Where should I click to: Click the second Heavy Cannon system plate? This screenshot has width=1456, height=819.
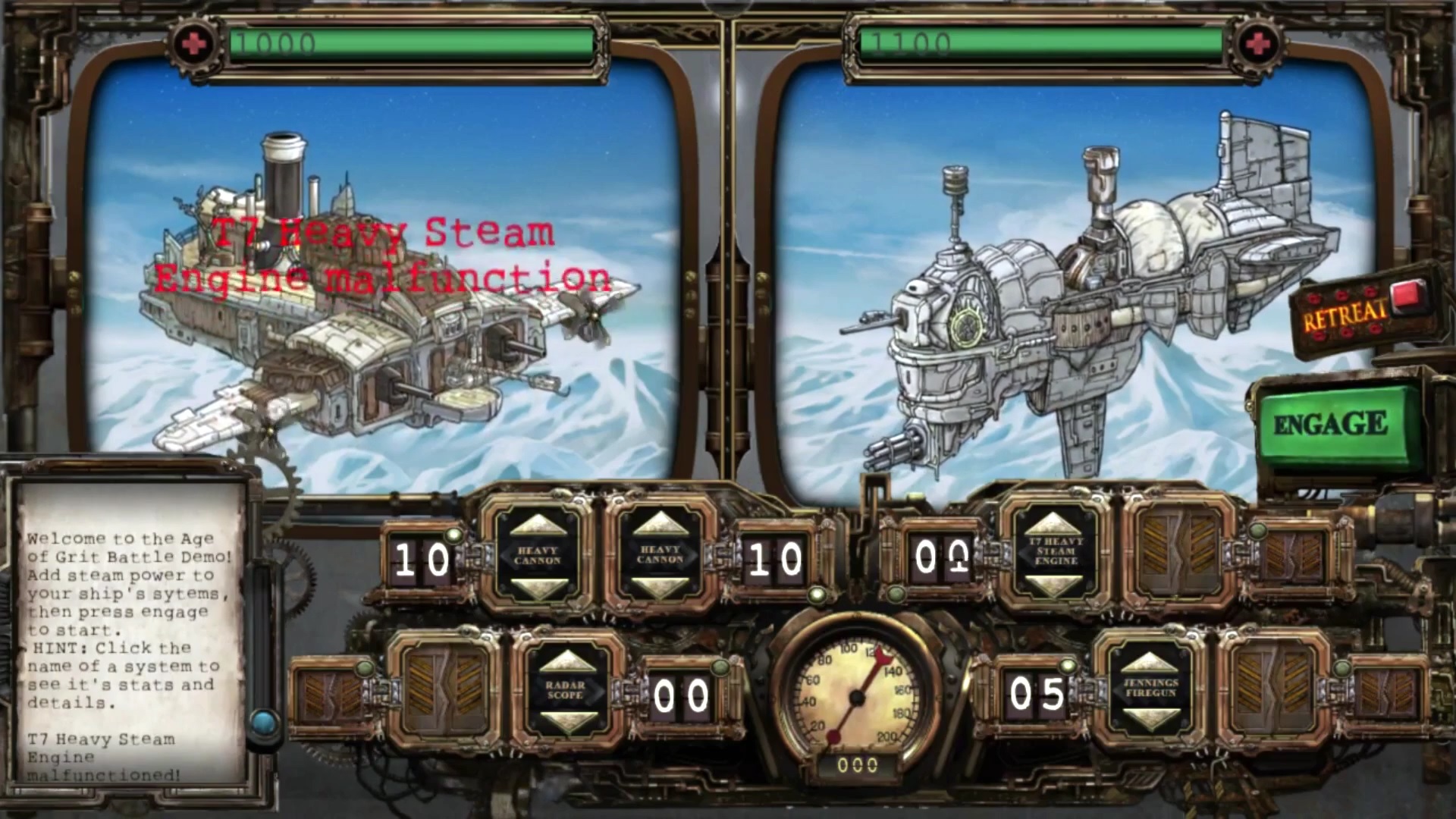tap(659, 555)
